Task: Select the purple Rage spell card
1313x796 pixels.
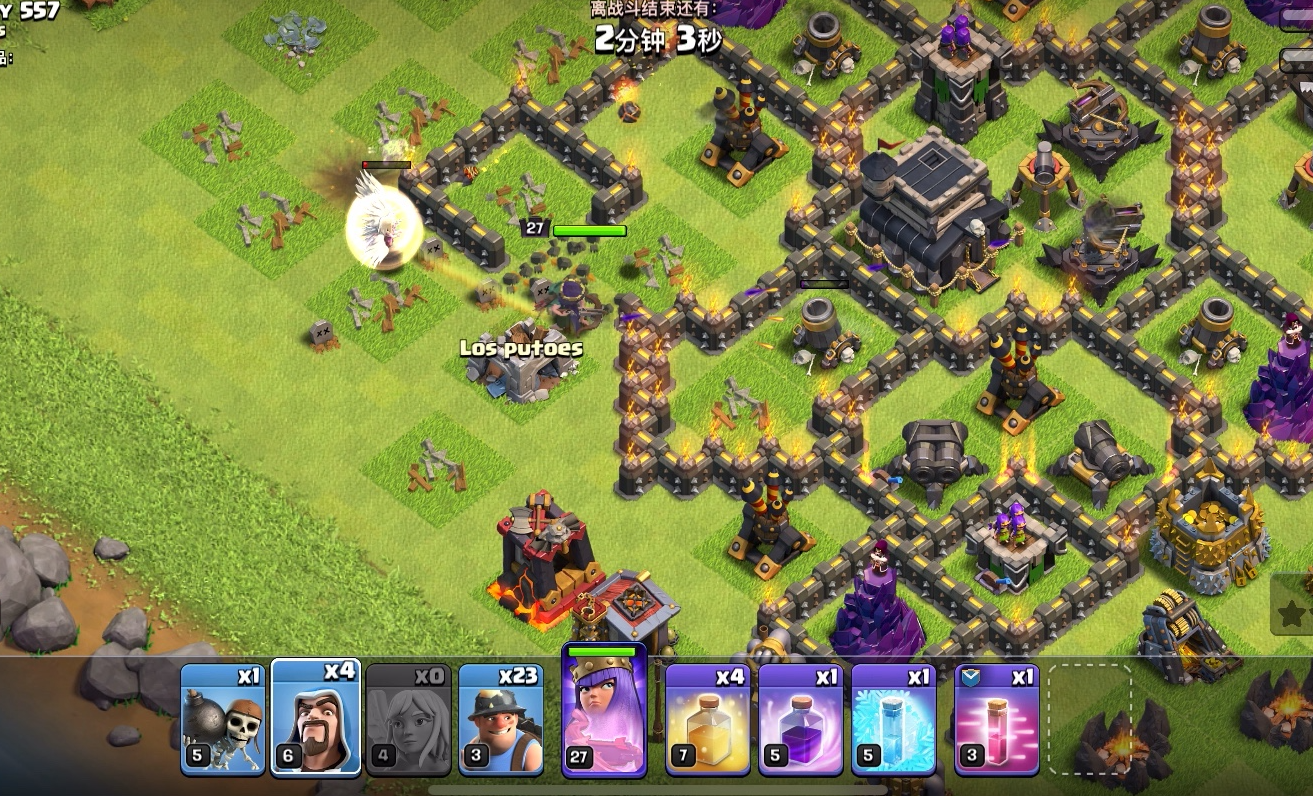Action: (799, 718)
